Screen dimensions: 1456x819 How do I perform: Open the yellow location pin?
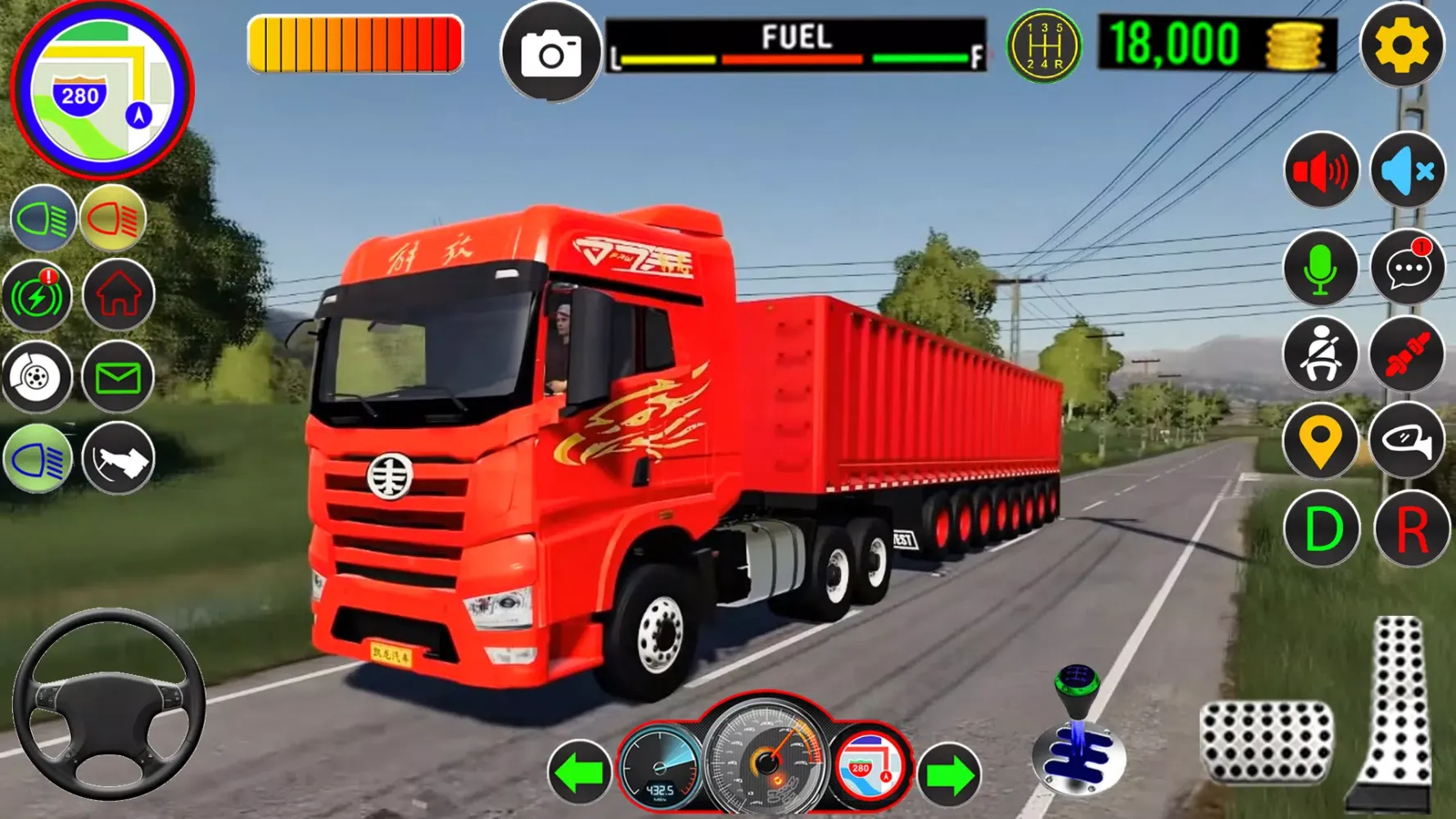coord(1320,442)
